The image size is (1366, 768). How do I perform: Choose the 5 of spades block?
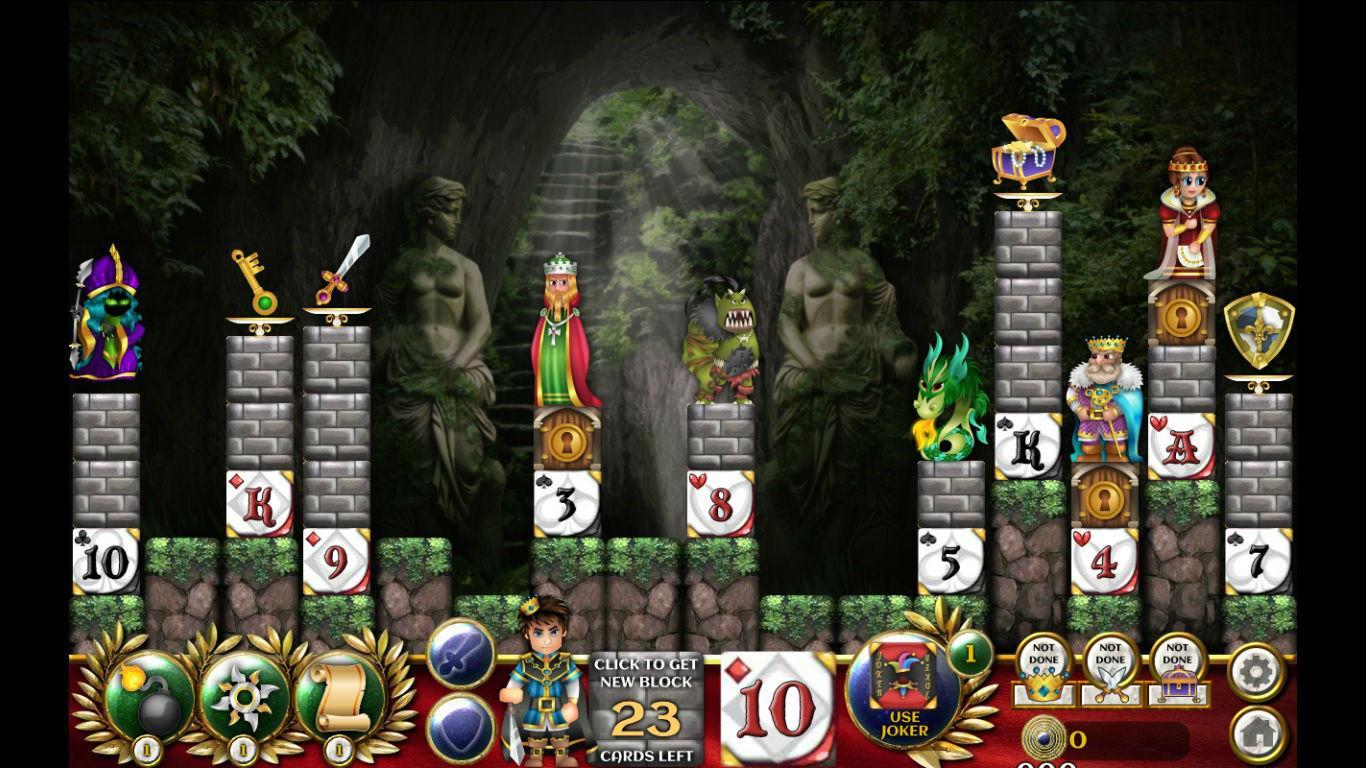[x=951, y=561]
